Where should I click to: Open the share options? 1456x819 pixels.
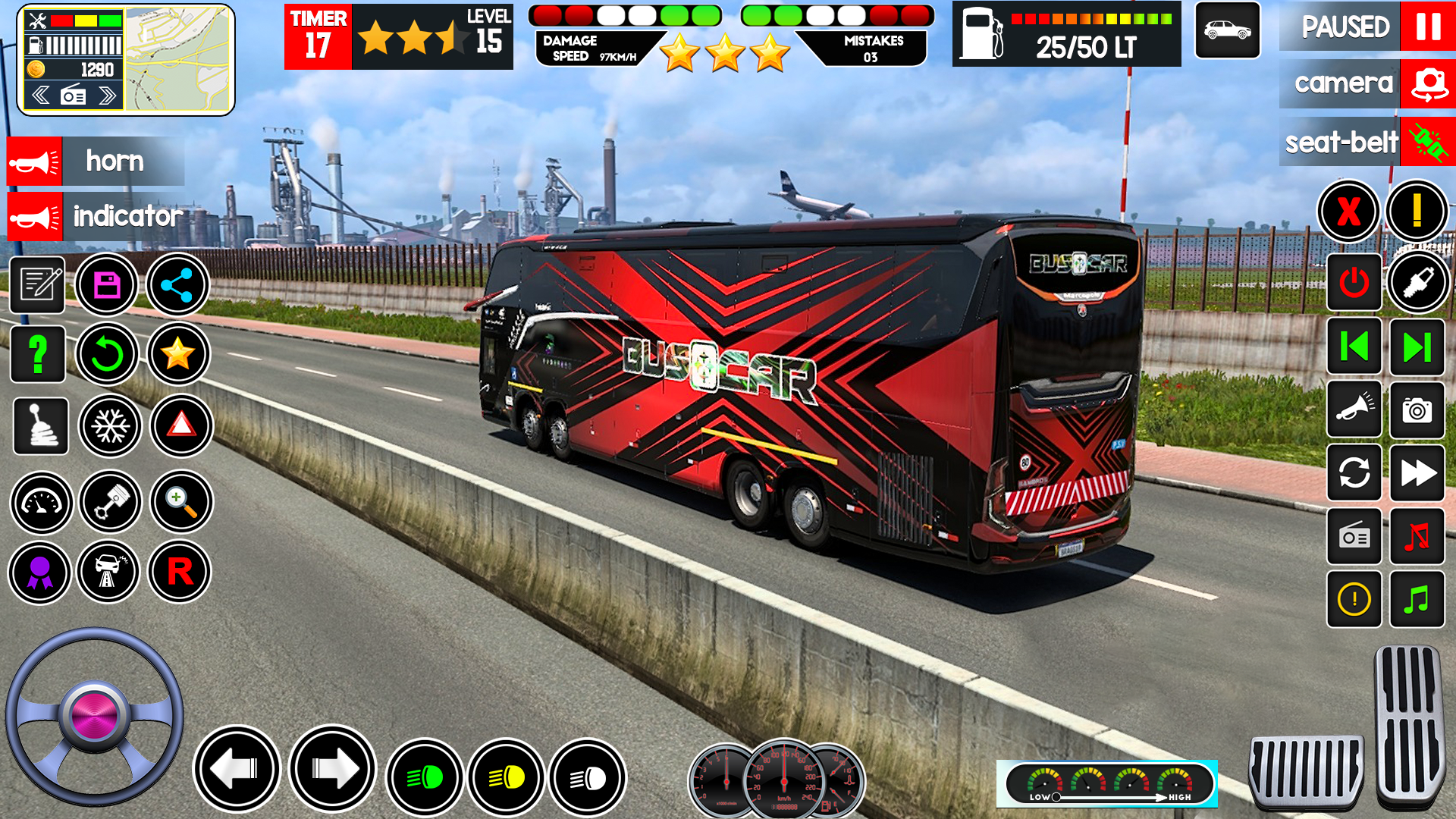pos(179,284)
